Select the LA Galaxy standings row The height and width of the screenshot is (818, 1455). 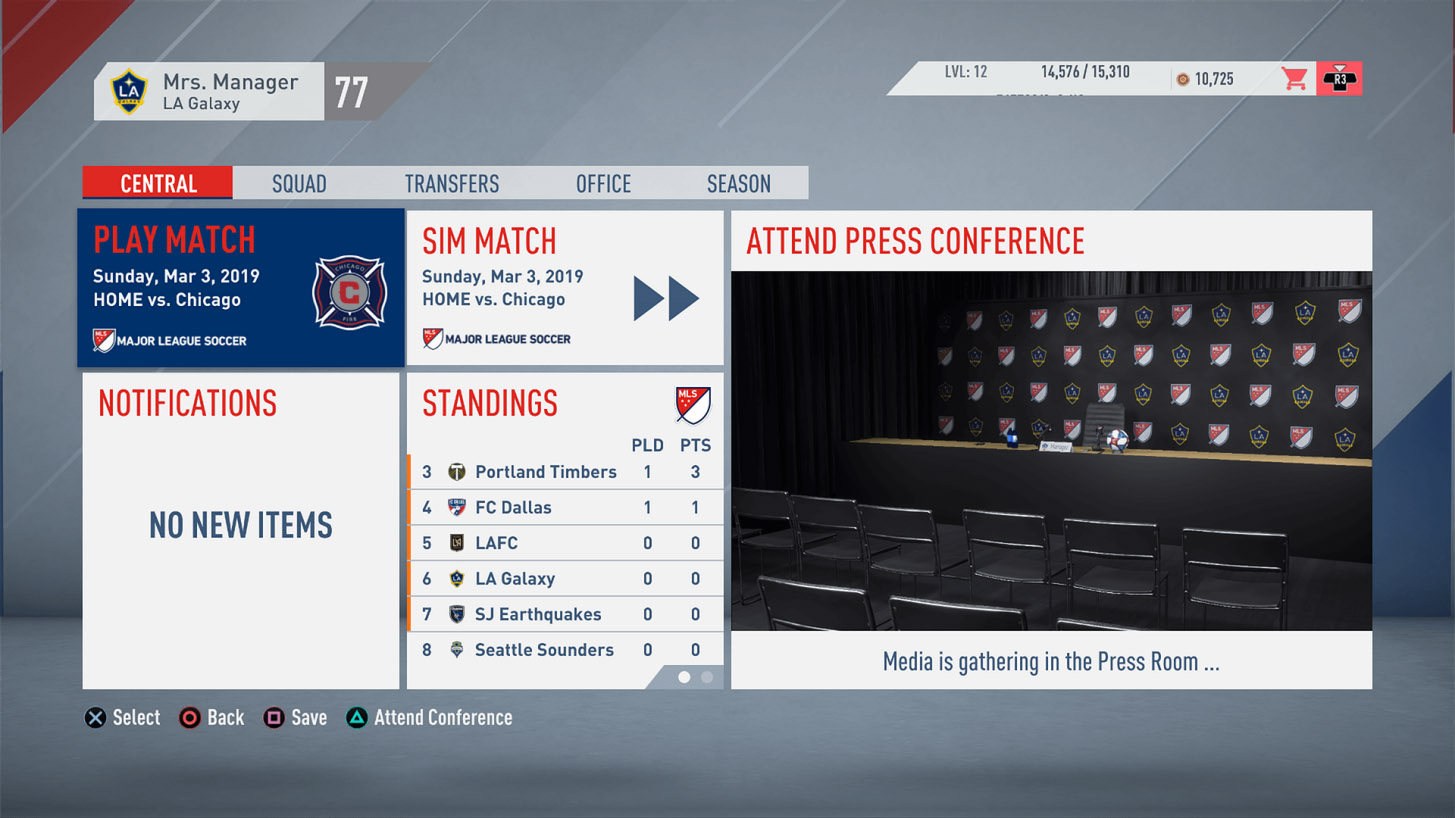point(565,579)
